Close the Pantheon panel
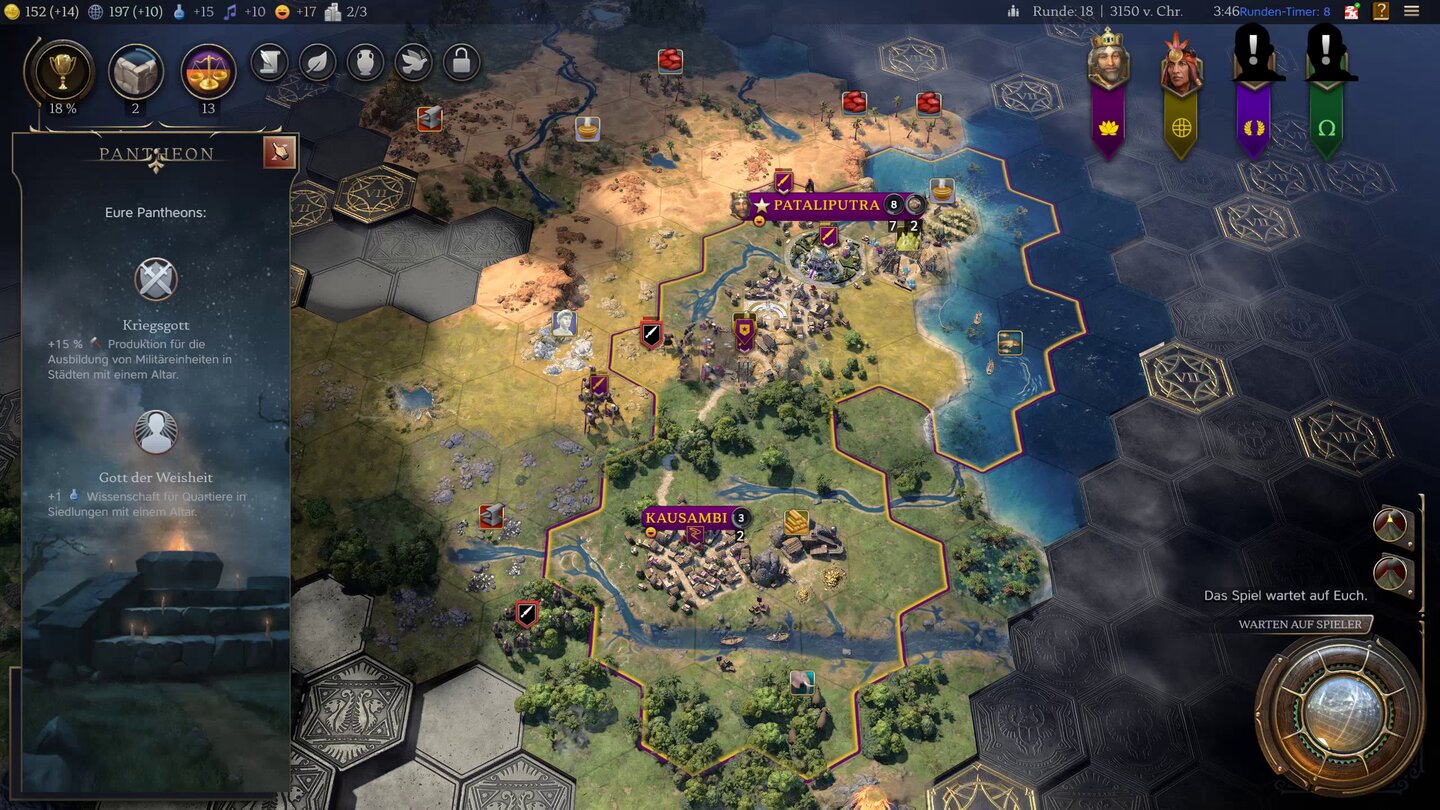1440x810 pixels. point(279,152)
